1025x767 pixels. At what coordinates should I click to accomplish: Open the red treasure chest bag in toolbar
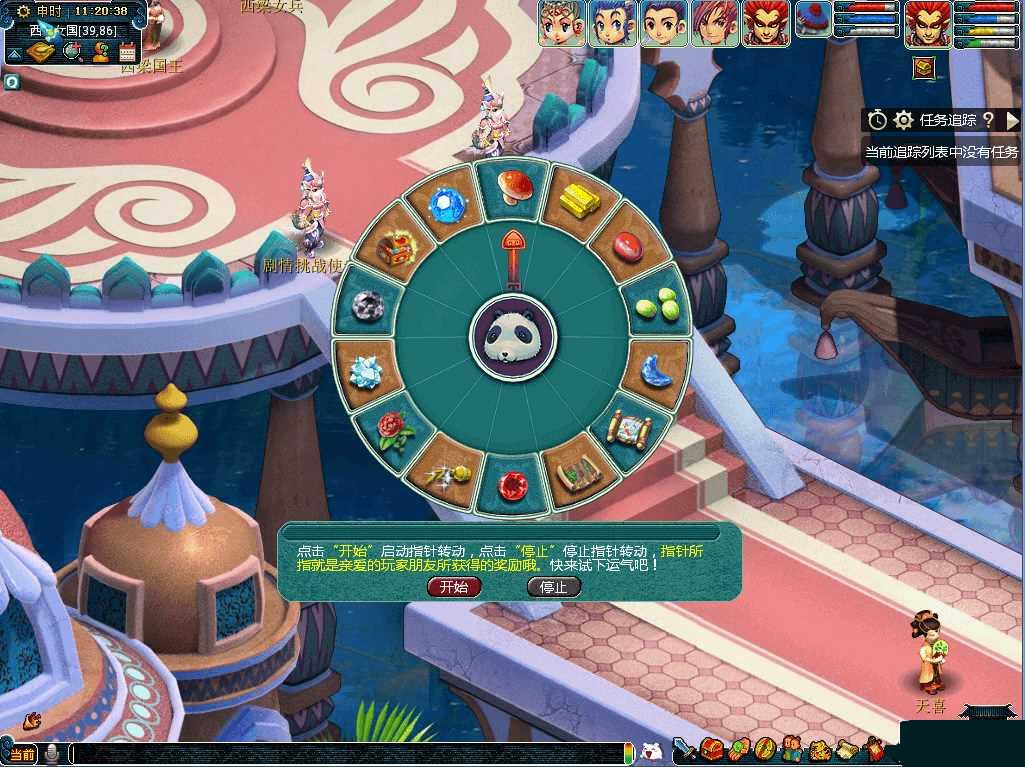click(x=712, y=749)
